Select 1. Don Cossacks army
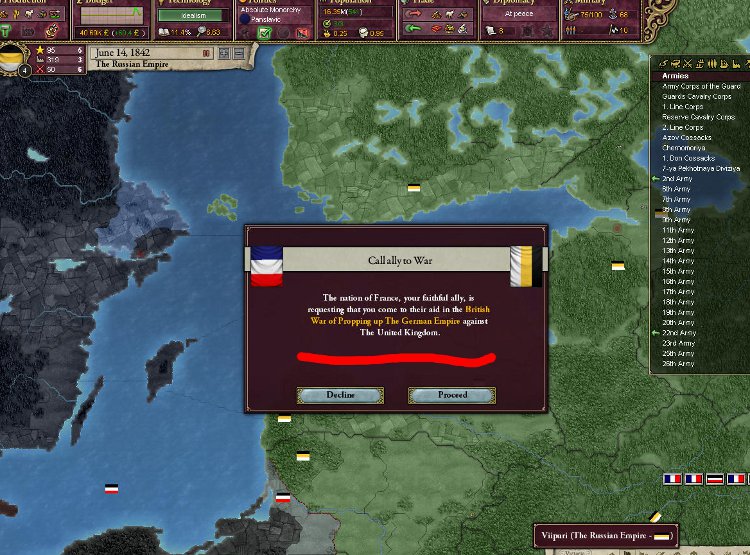 689,158
